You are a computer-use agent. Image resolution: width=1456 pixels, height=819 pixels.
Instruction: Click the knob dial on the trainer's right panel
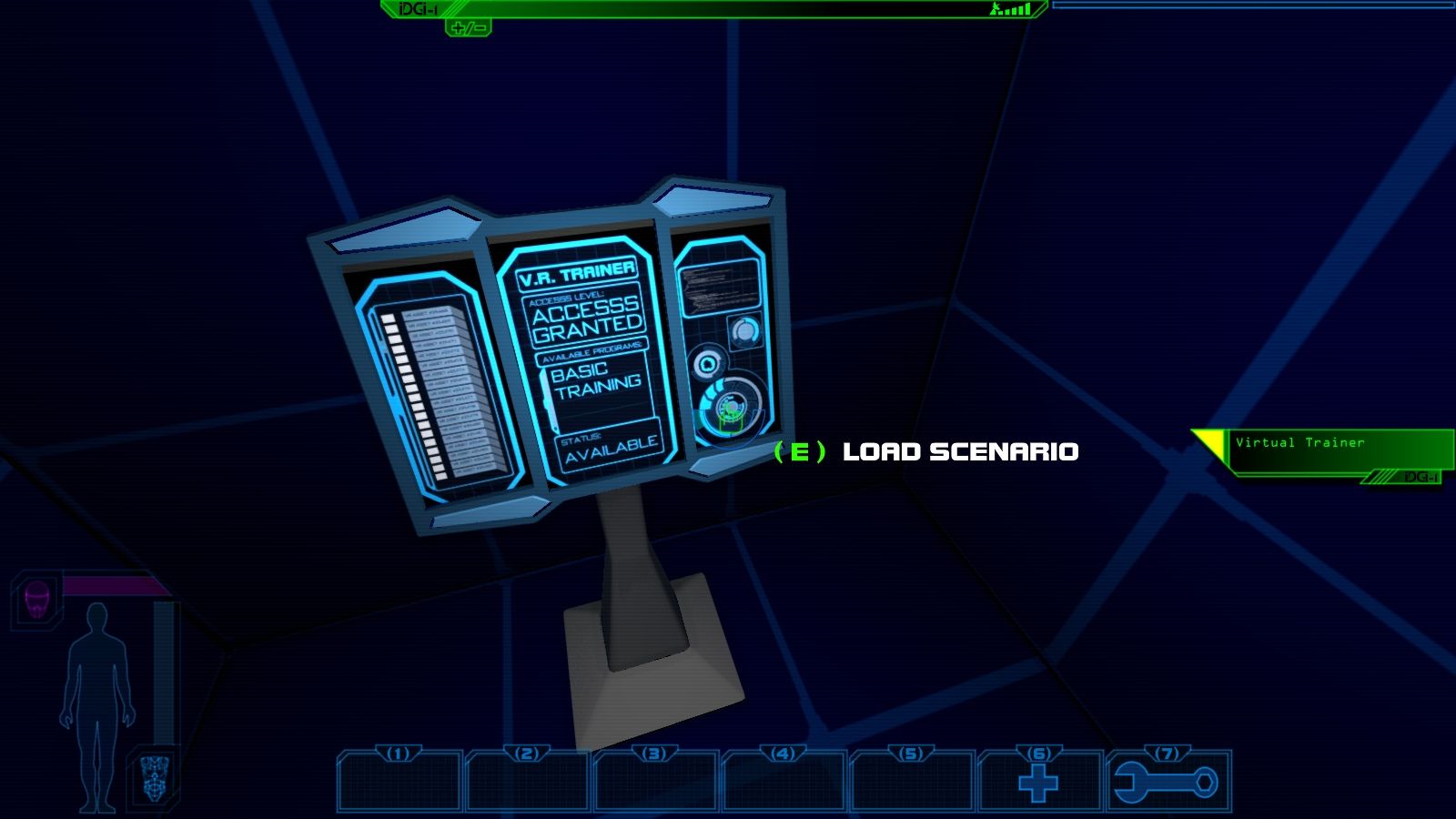747,329
